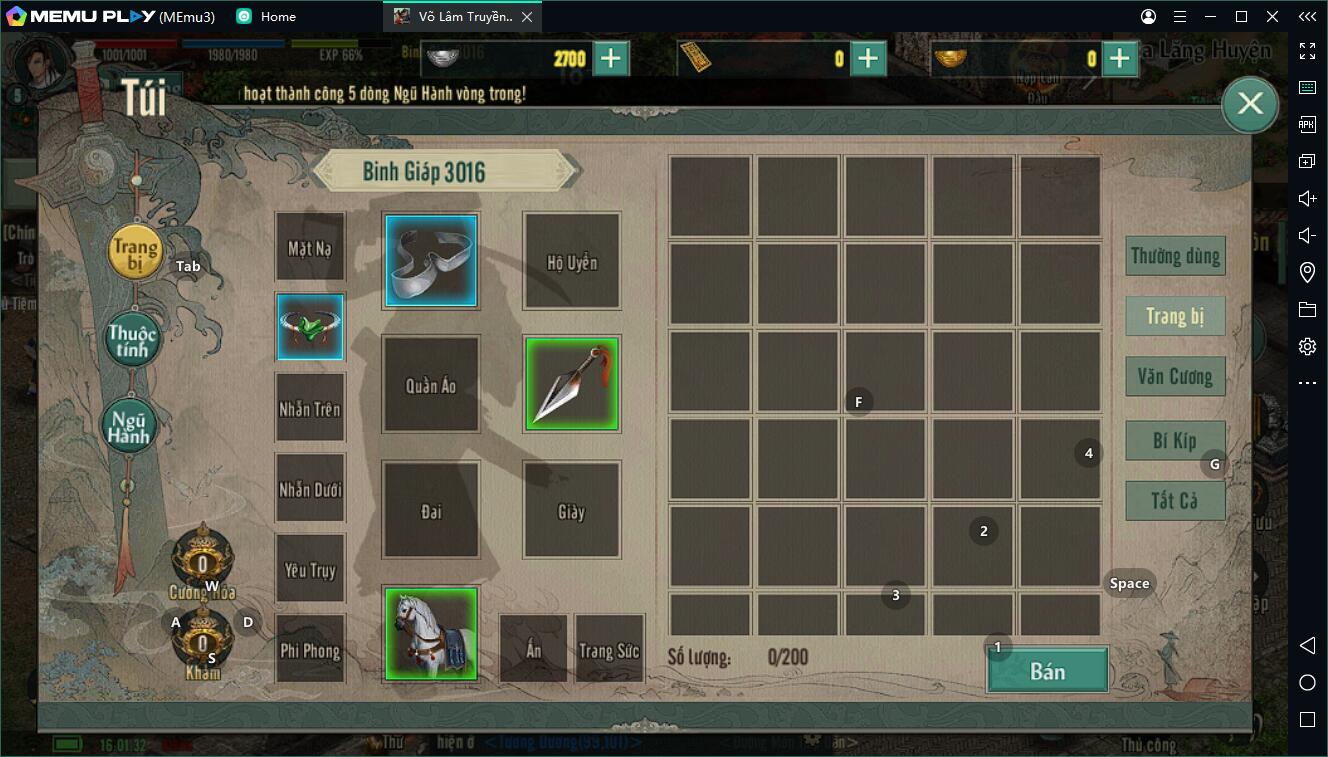1328x757 pixels.
Task: Show Tất Cả items
Action: [x=1175, y=500]
